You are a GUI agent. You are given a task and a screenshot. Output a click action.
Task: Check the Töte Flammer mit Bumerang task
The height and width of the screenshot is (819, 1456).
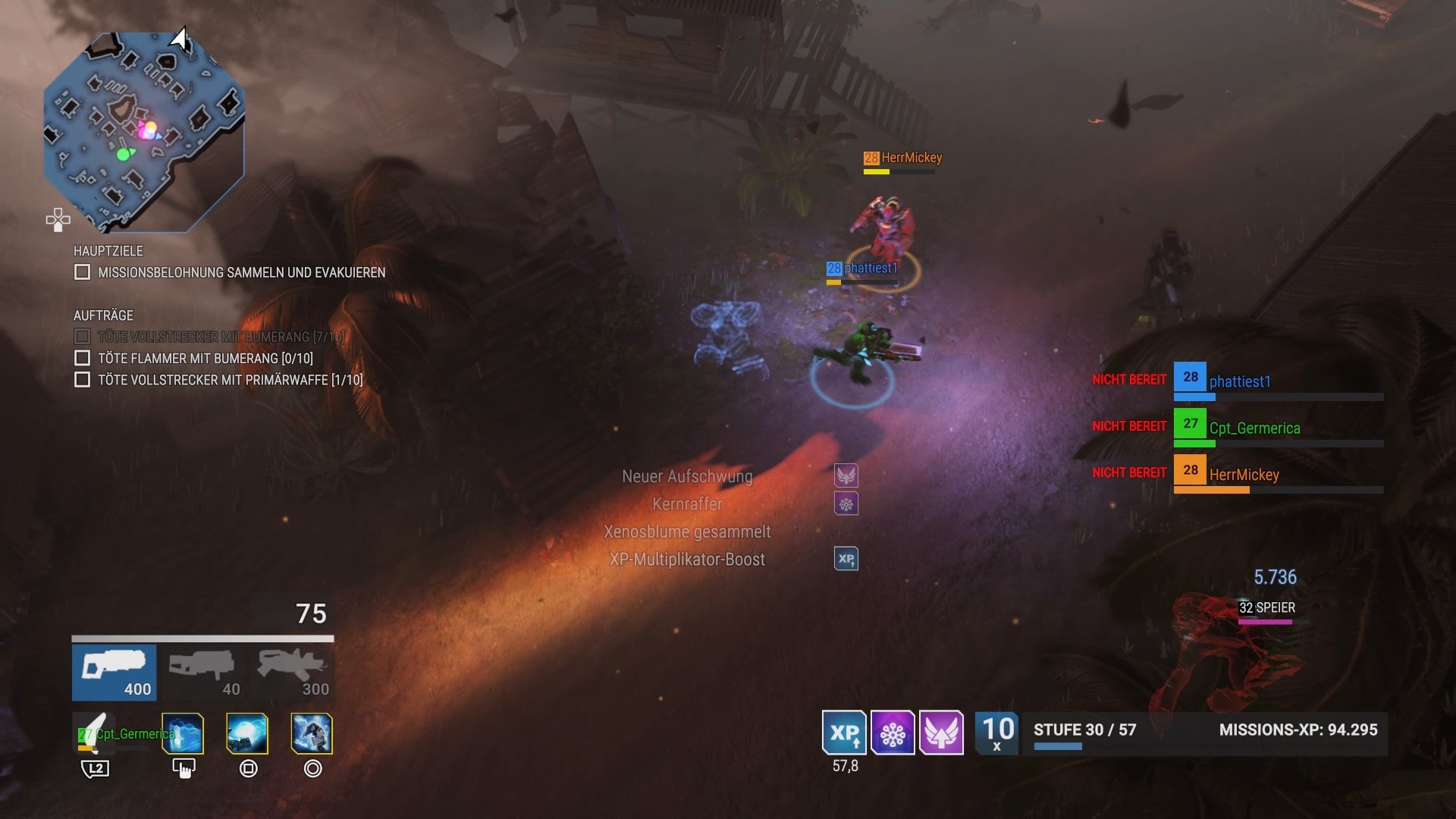pyautogui.click(x=83, y=358)
